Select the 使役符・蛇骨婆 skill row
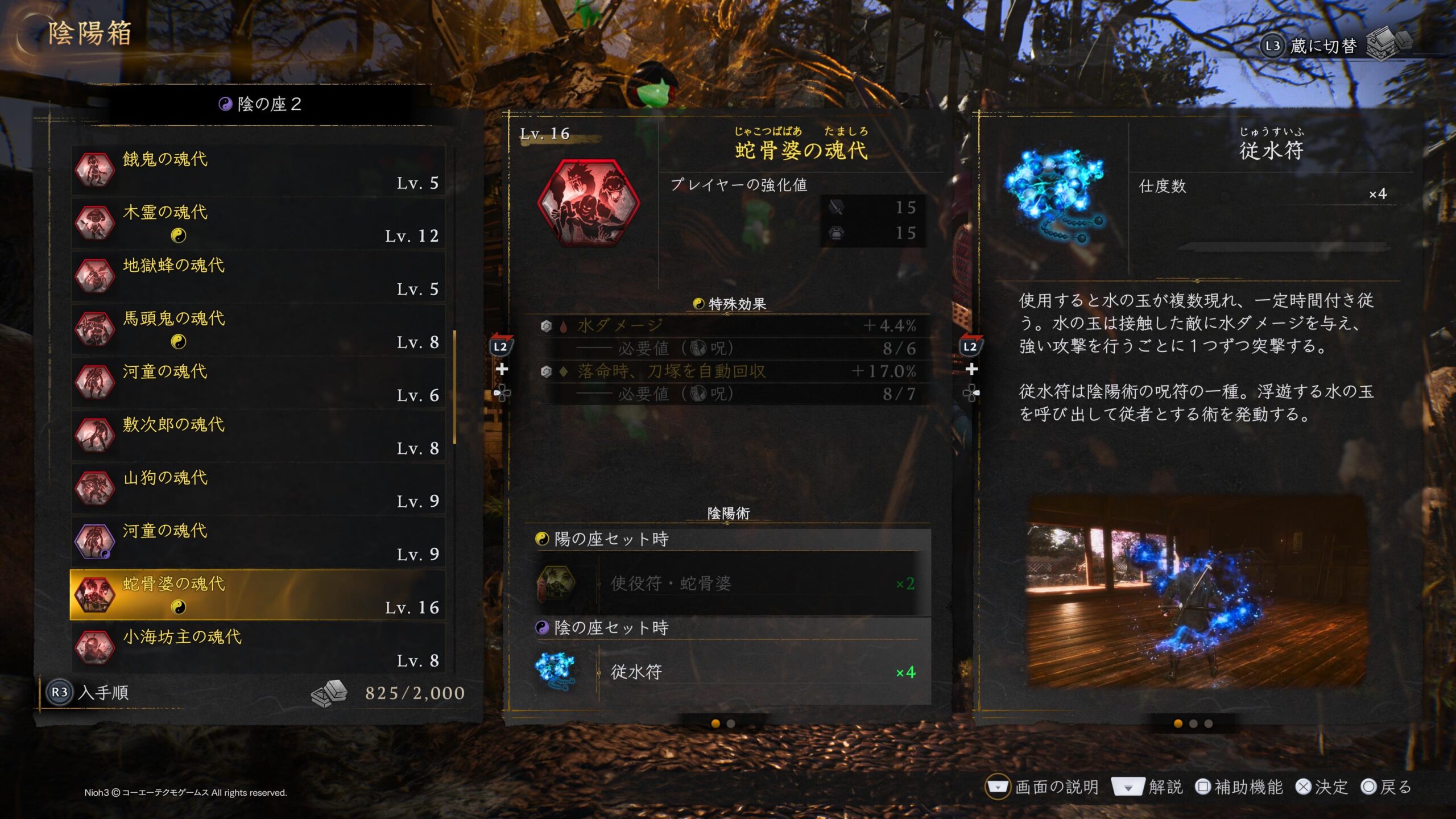 click(x=733, y=584)
